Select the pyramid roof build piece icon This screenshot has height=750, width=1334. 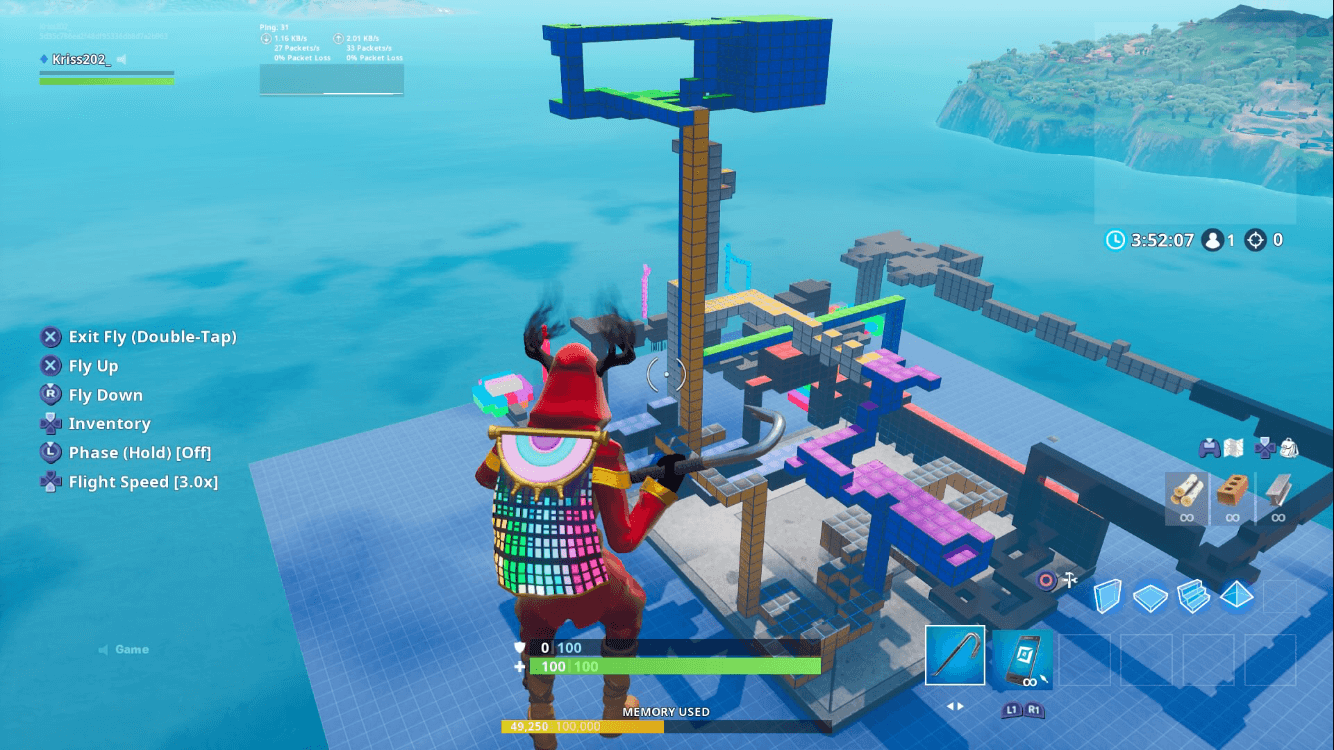point(1237,594)
